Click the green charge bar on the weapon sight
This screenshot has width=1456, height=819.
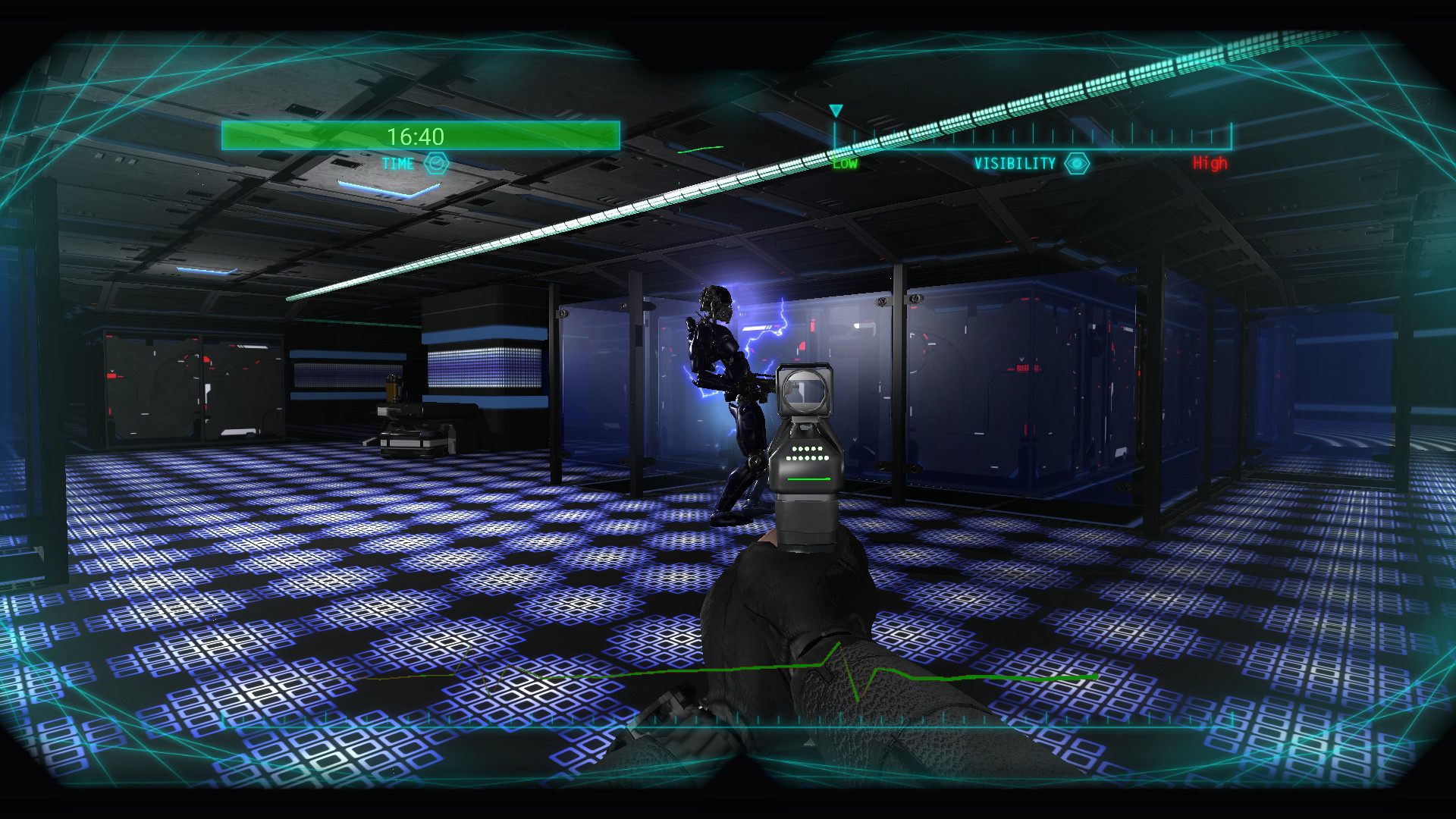click(810, 480)
